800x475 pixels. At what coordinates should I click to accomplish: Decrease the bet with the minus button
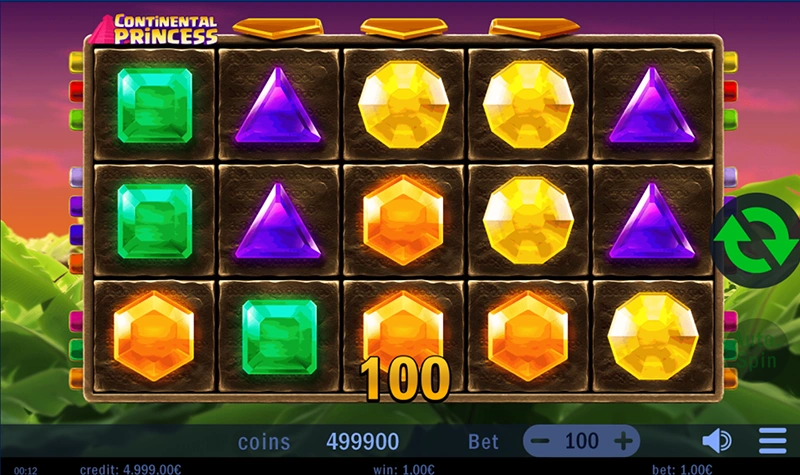[x=540, y=441]
